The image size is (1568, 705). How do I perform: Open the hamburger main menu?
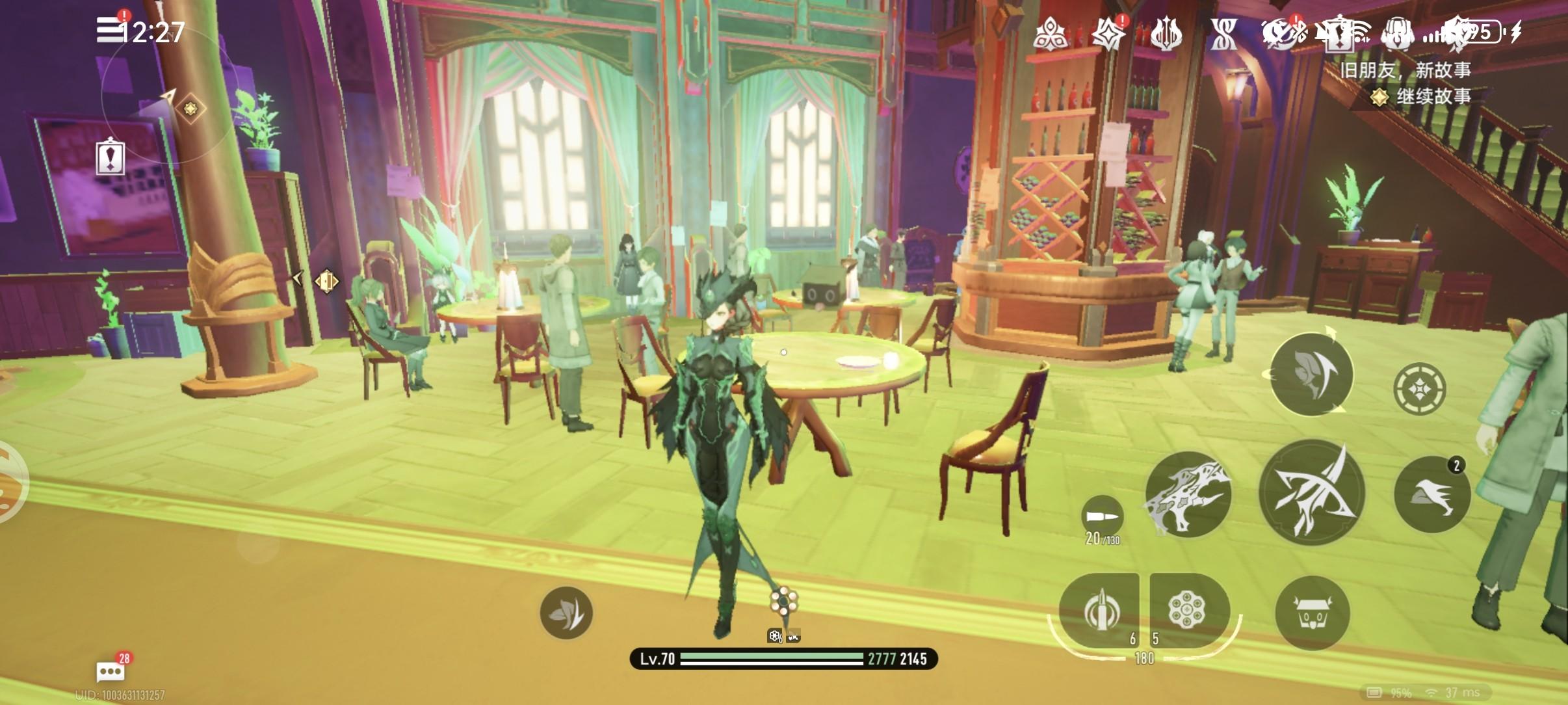pos(109,29)
